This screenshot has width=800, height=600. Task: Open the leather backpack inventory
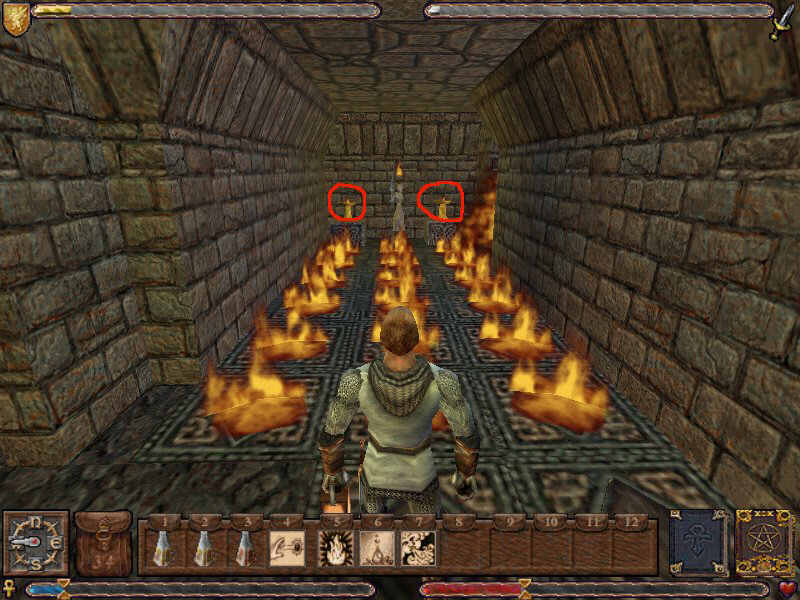(x=103, y=543)
